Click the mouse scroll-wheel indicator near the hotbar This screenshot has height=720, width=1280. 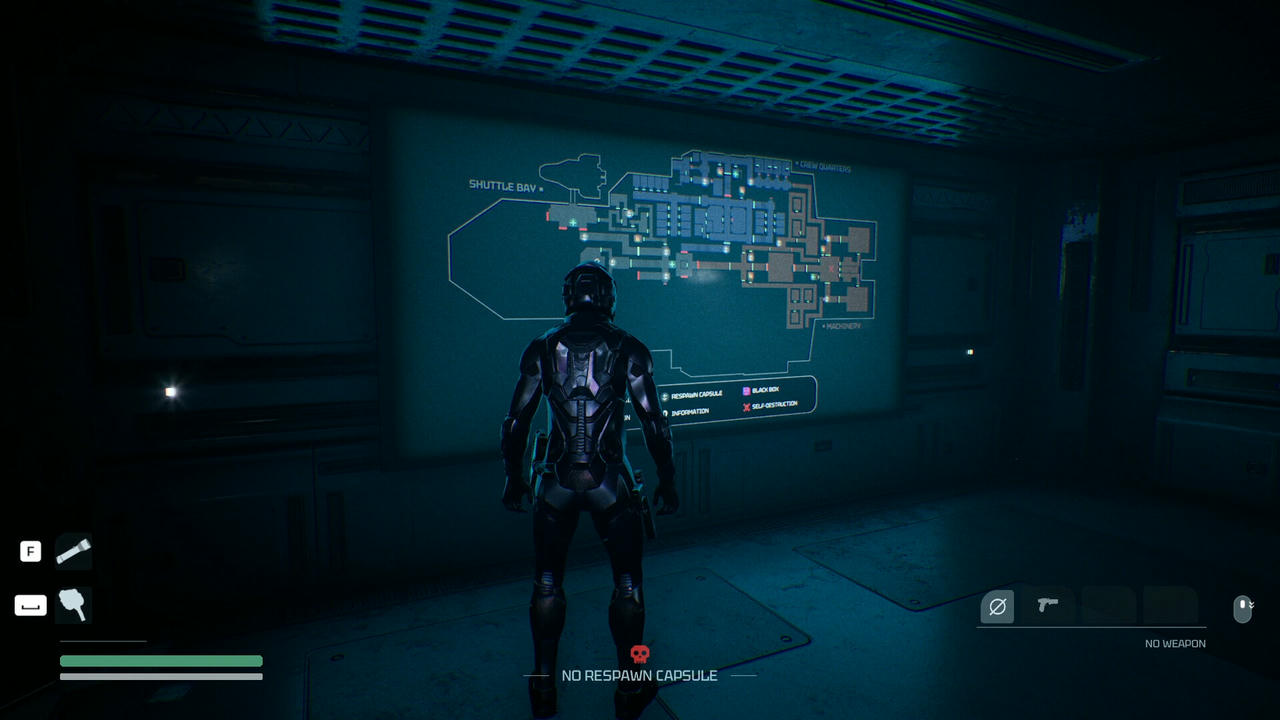pos(1243,608)
